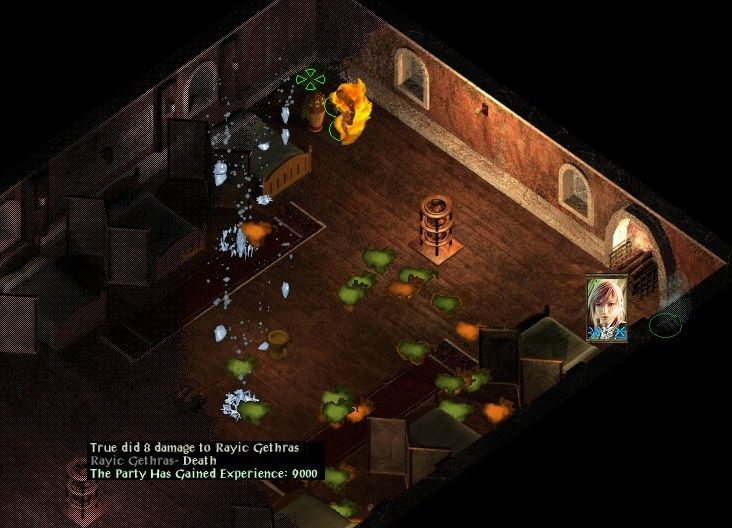The height and width of the screenshot is (528, 732).
Task: Select the party member portrait
Action: pyautogui.click(x=607, y=308)
